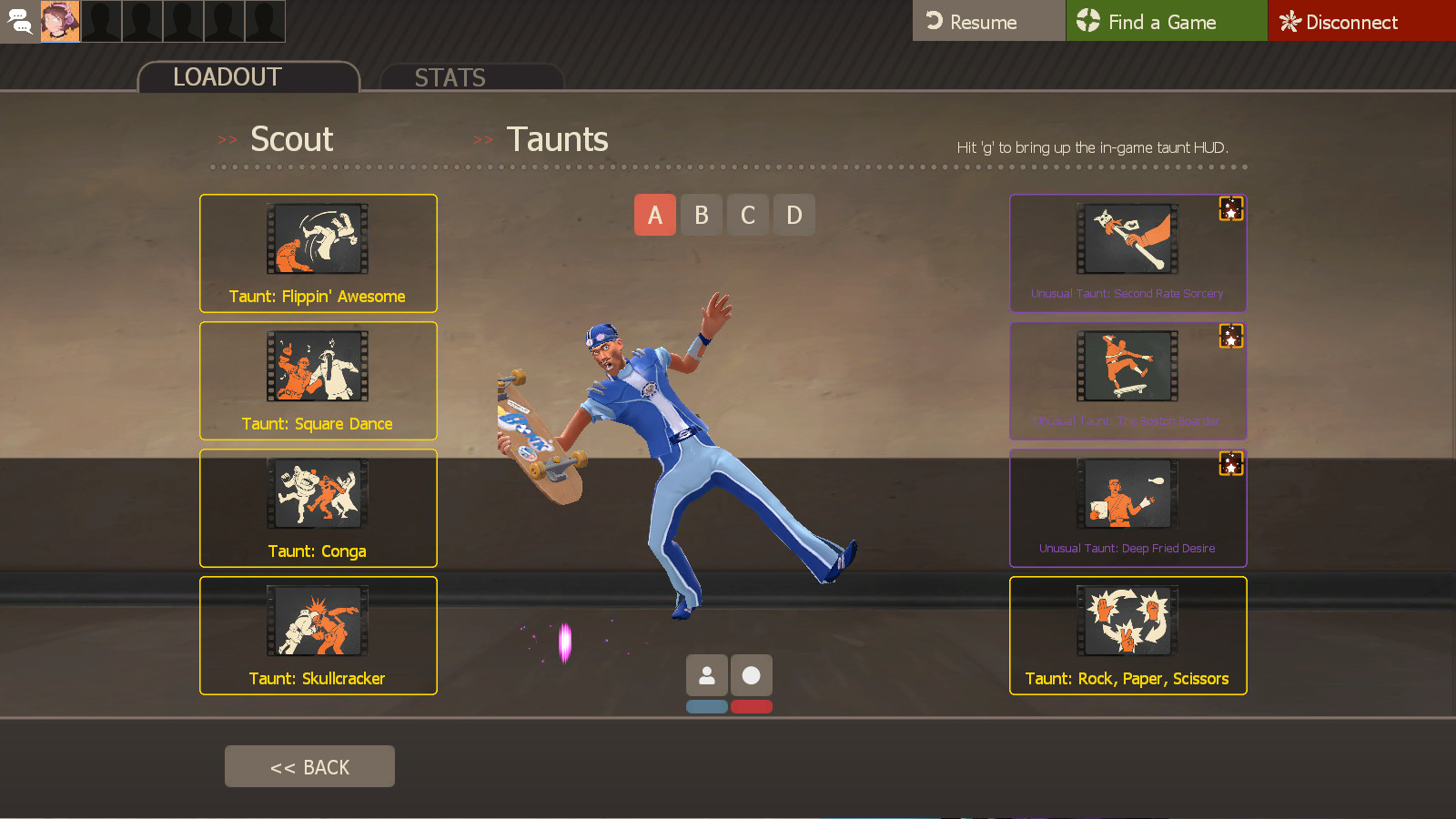Select the Taunt: Skullcracker icon

[318, 622]
